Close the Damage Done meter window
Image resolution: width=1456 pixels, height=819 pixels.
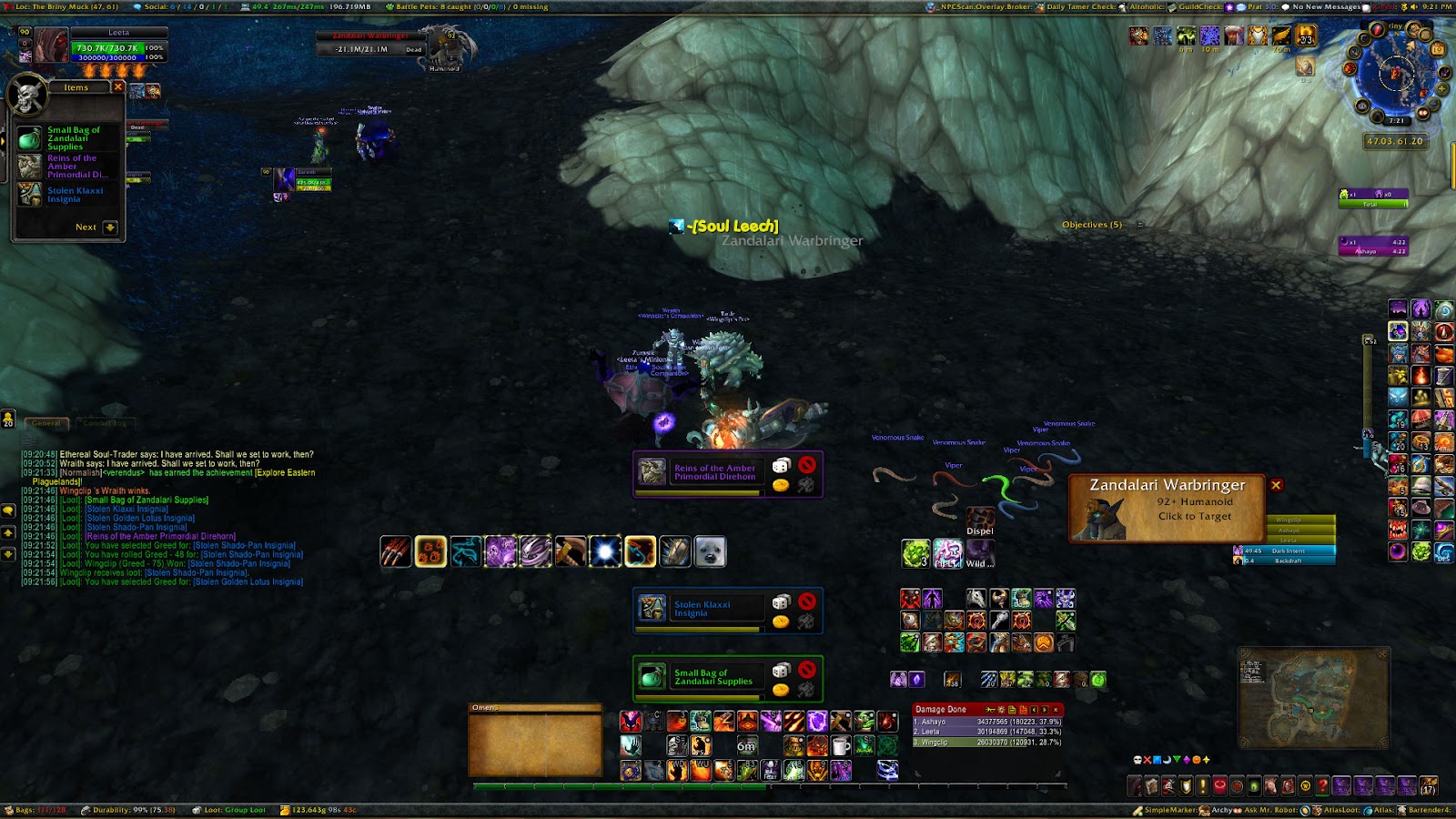1056,710
